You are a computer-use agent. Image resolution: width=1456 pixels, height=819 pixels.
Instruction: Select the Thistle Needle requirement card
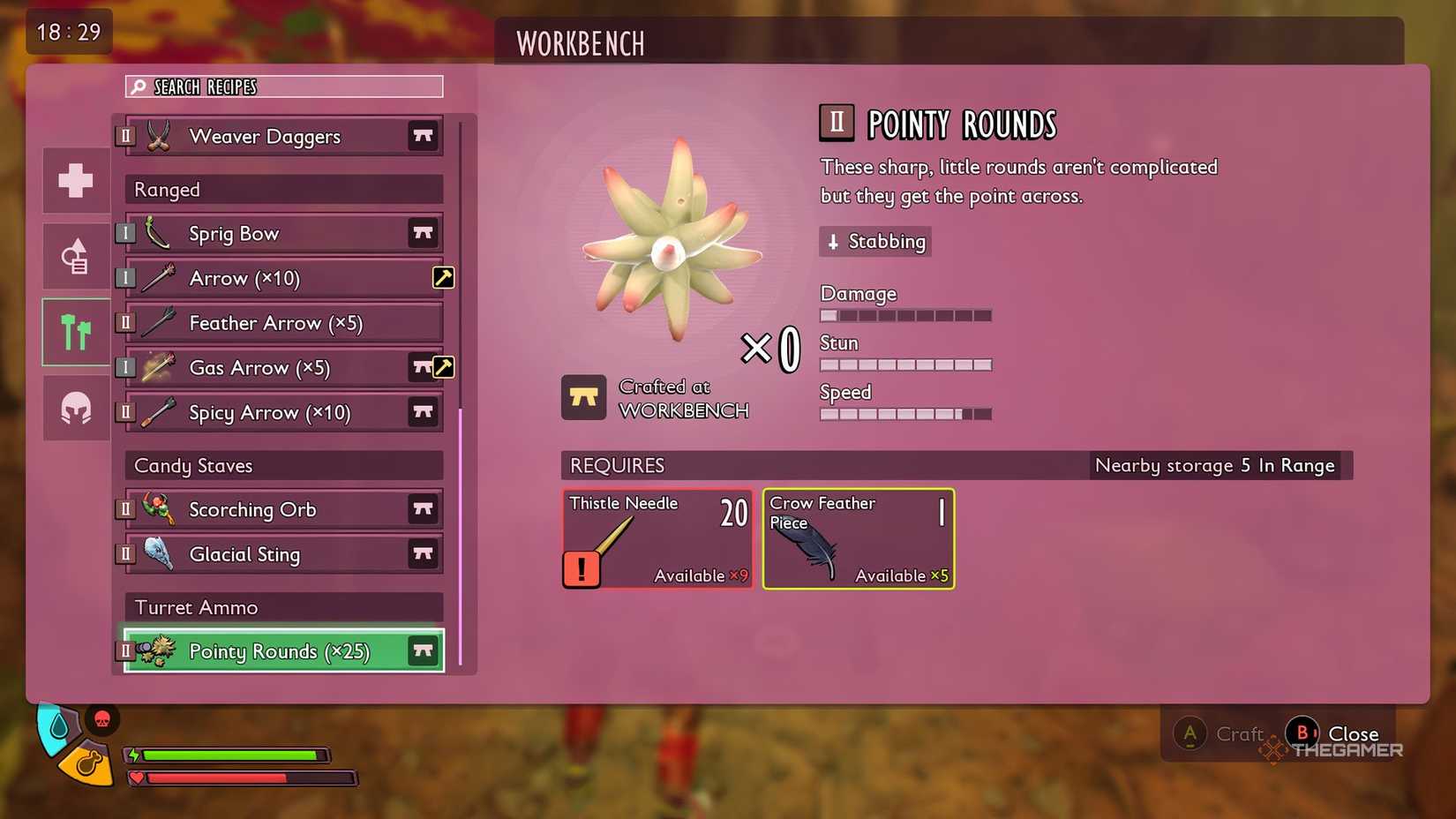point(657,538)
